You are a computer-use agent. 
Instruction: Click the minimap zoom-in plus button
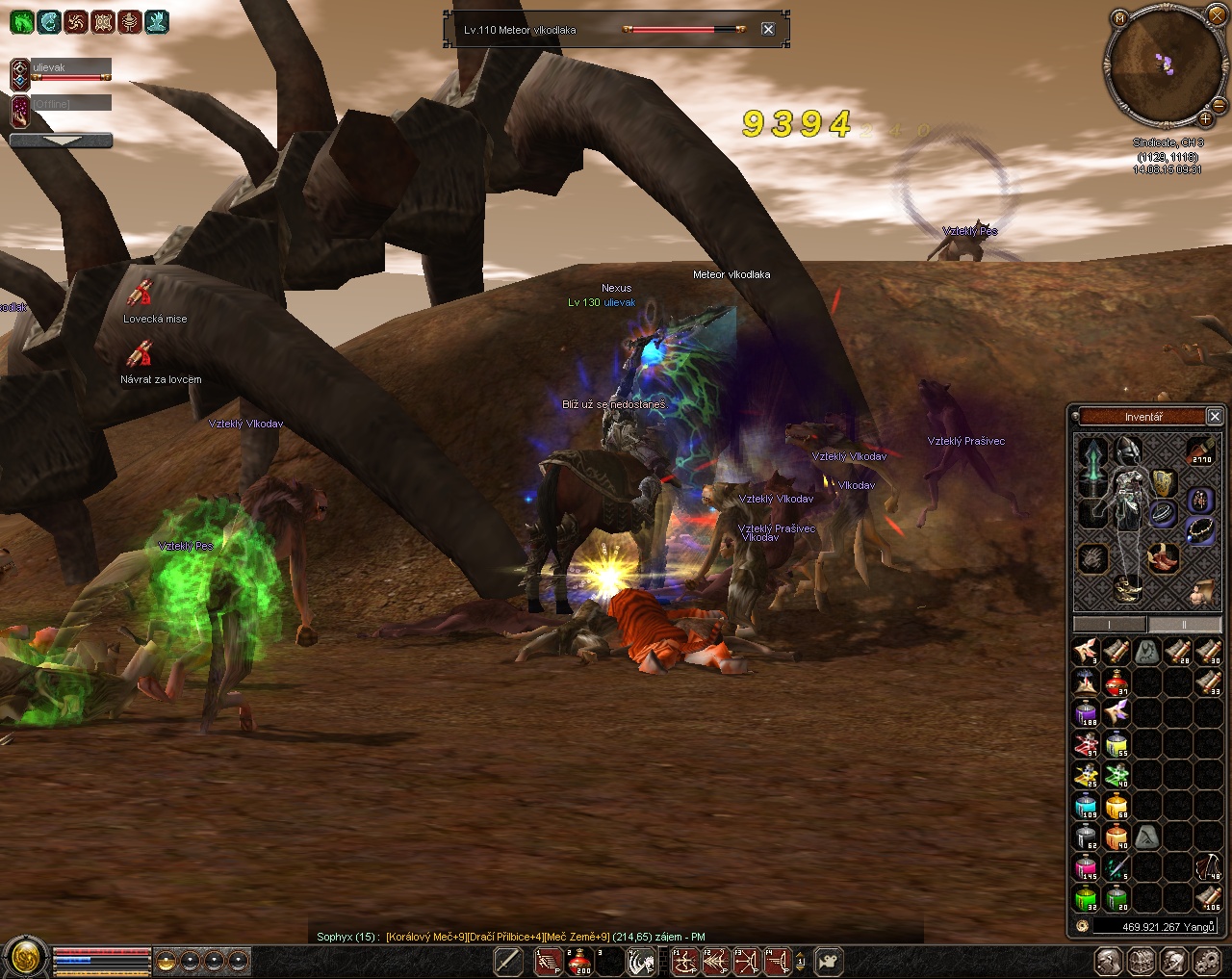[x=1205, y=118]
